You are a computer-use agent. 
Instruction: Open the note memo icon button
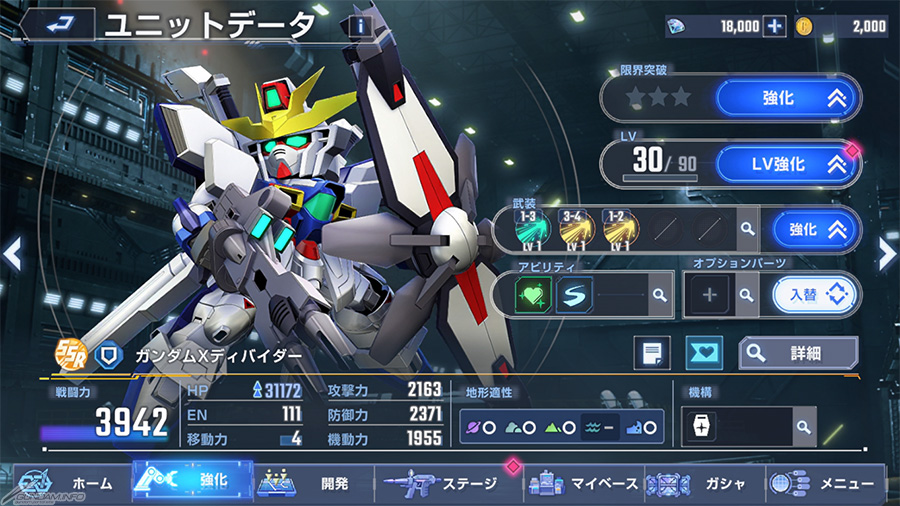click(x=653, y=352)
